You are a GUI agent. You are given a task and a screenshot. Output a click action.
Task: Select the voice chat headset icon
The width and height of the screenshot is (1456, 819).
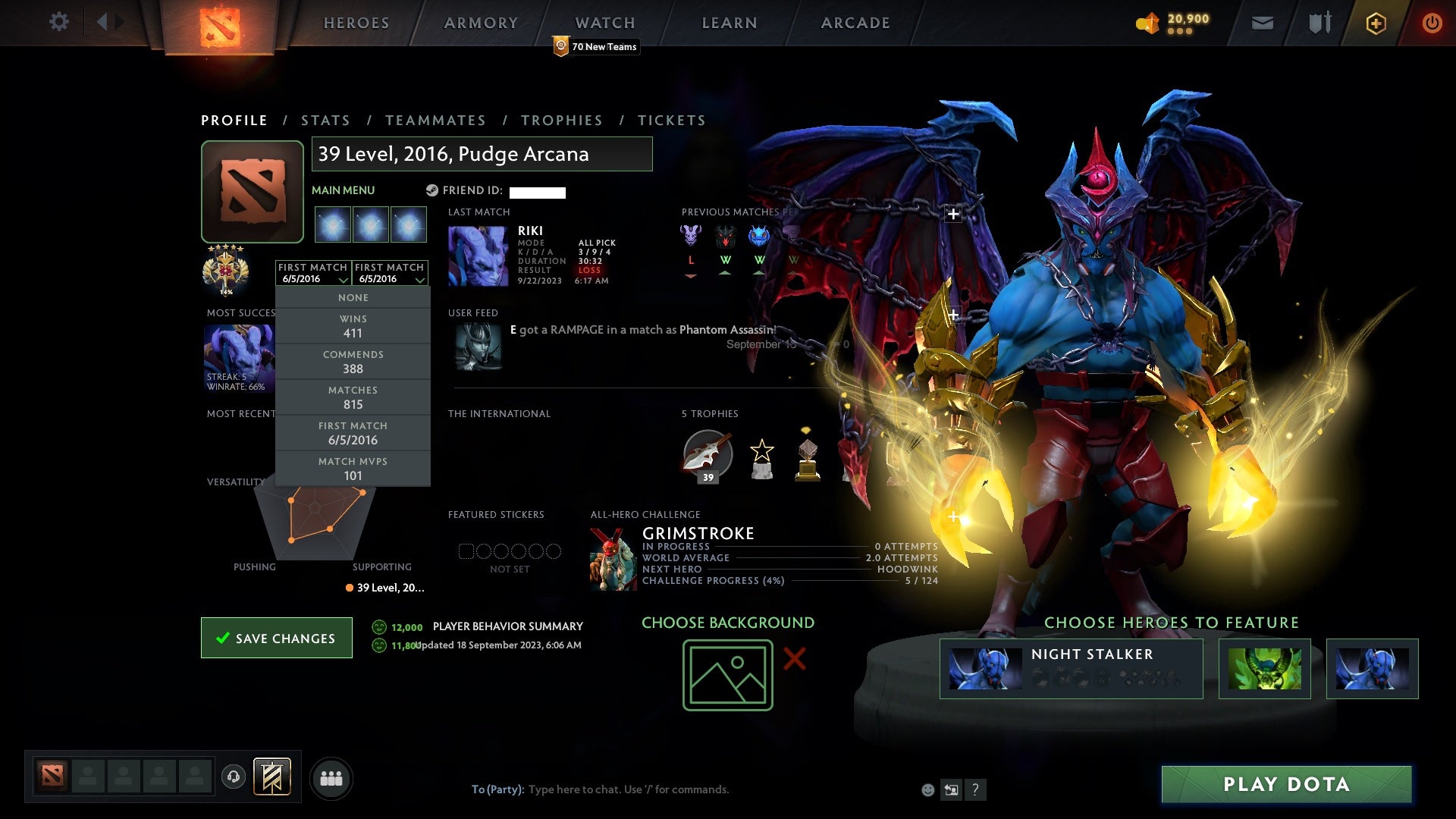tap(233, 777)
